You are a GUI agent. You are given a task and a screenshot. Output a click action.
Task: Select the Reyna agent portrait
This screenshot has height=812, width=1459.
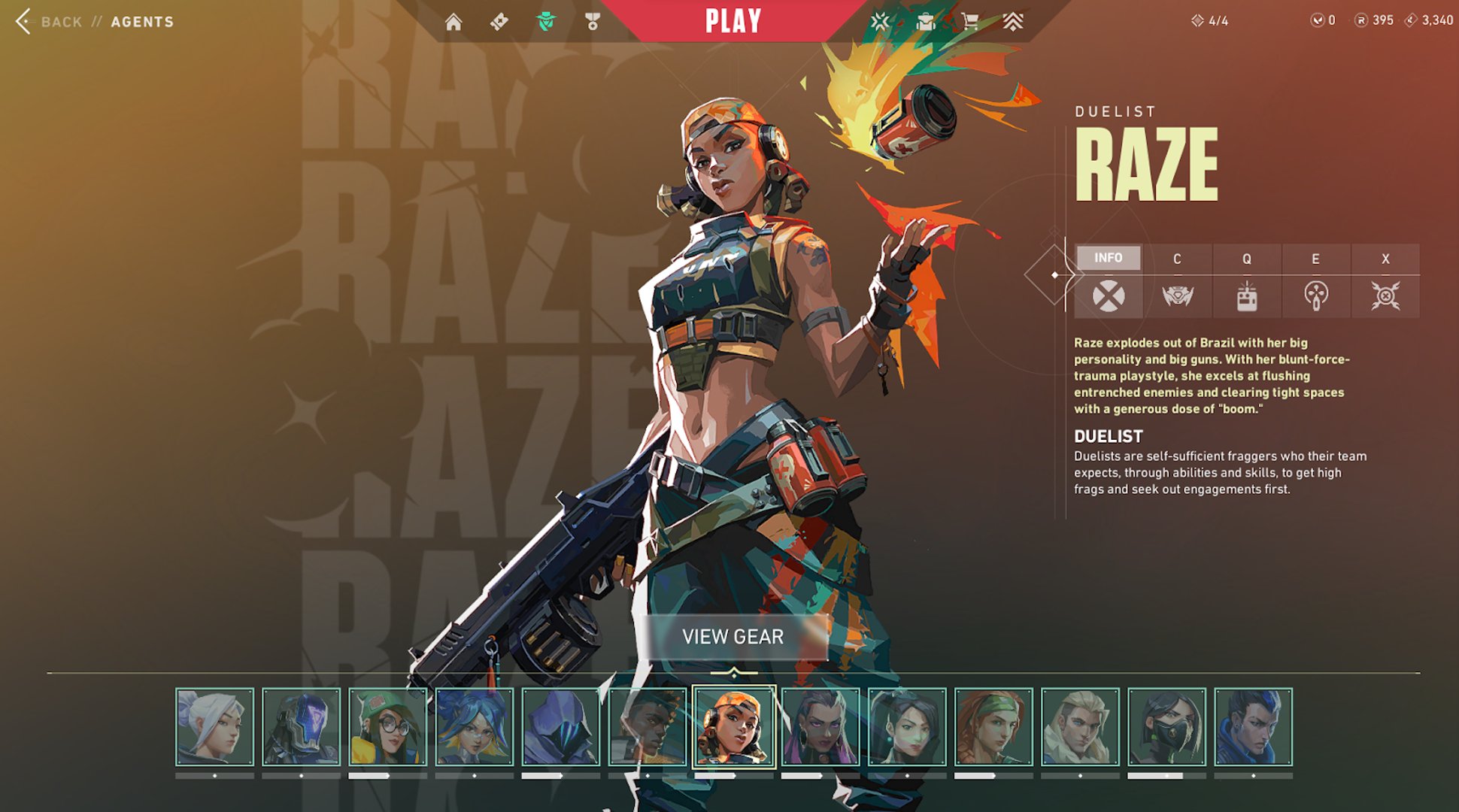[x=820, y=727]
